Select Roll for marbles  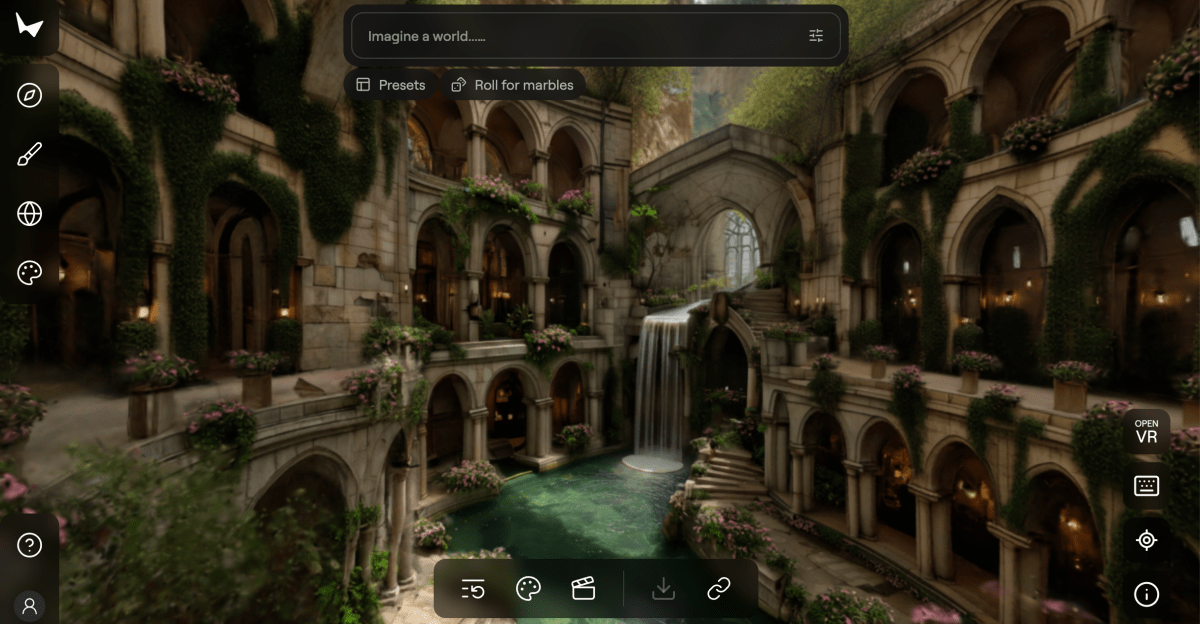click(513, 85)
